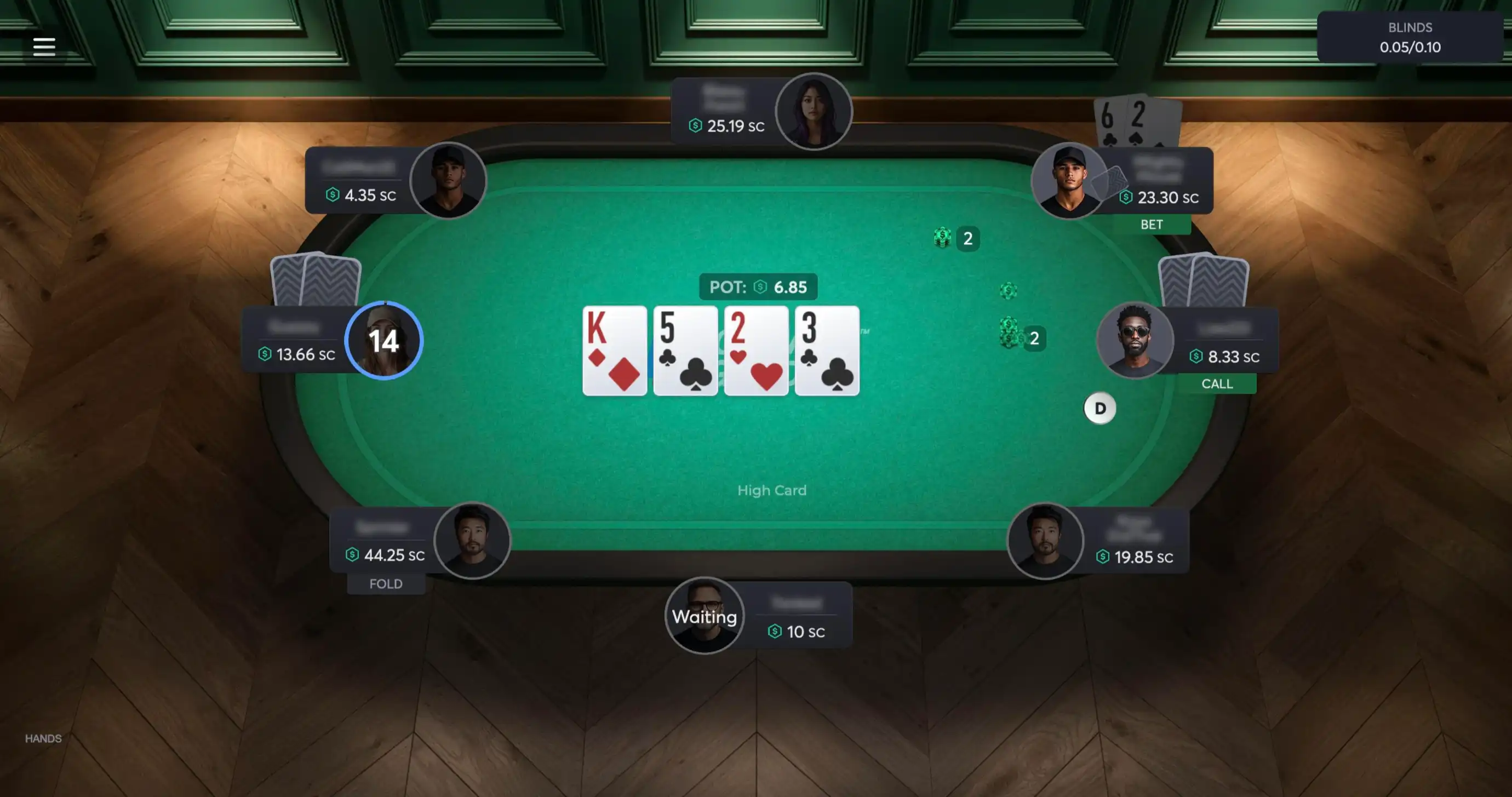The image size is (1512, 797).
Task: Click the avatar showing the 14 timer
Action: pos(384,340)
